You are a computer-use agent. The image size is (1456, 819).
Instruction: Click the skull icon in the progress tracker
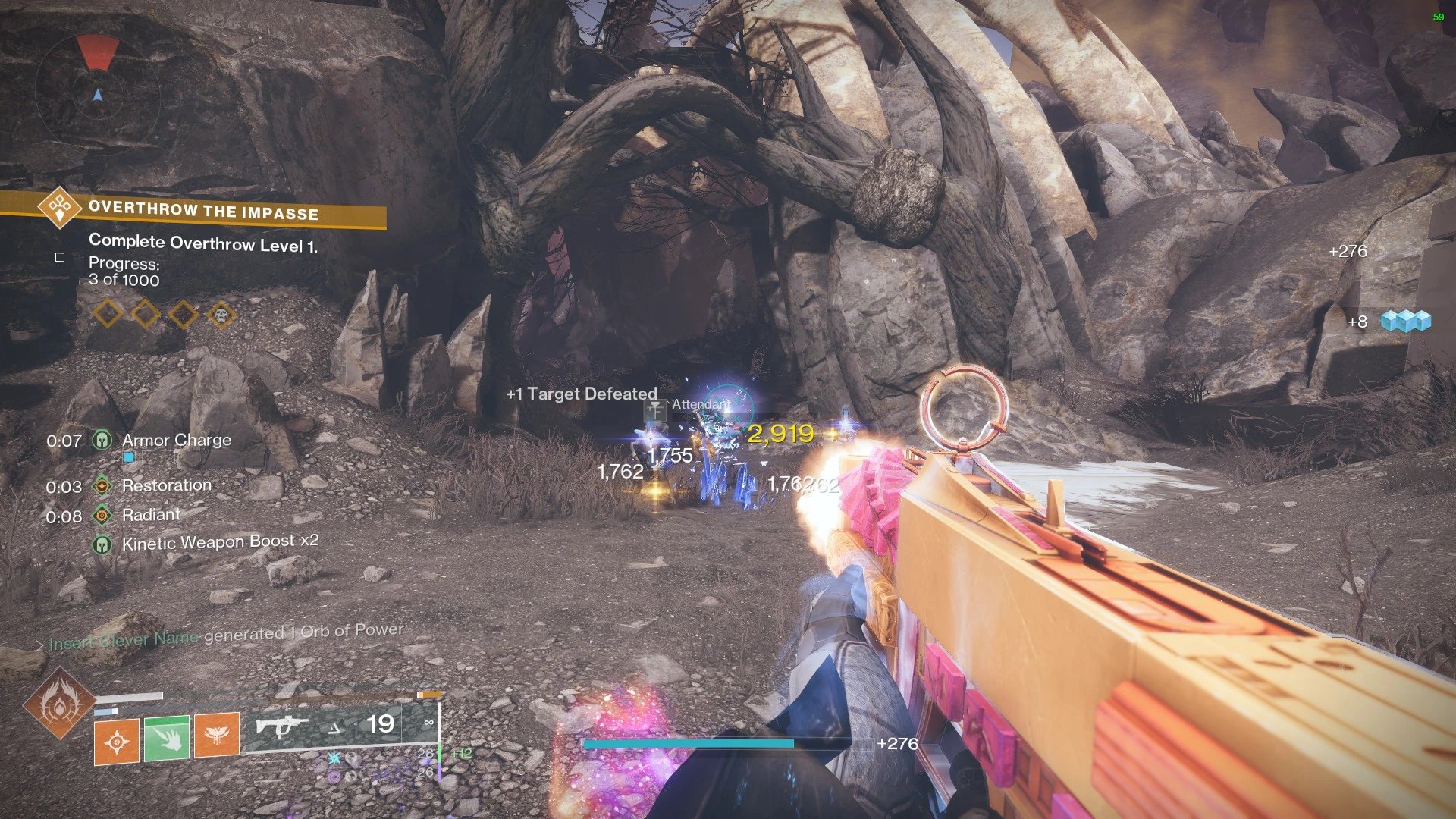(221, 314)
